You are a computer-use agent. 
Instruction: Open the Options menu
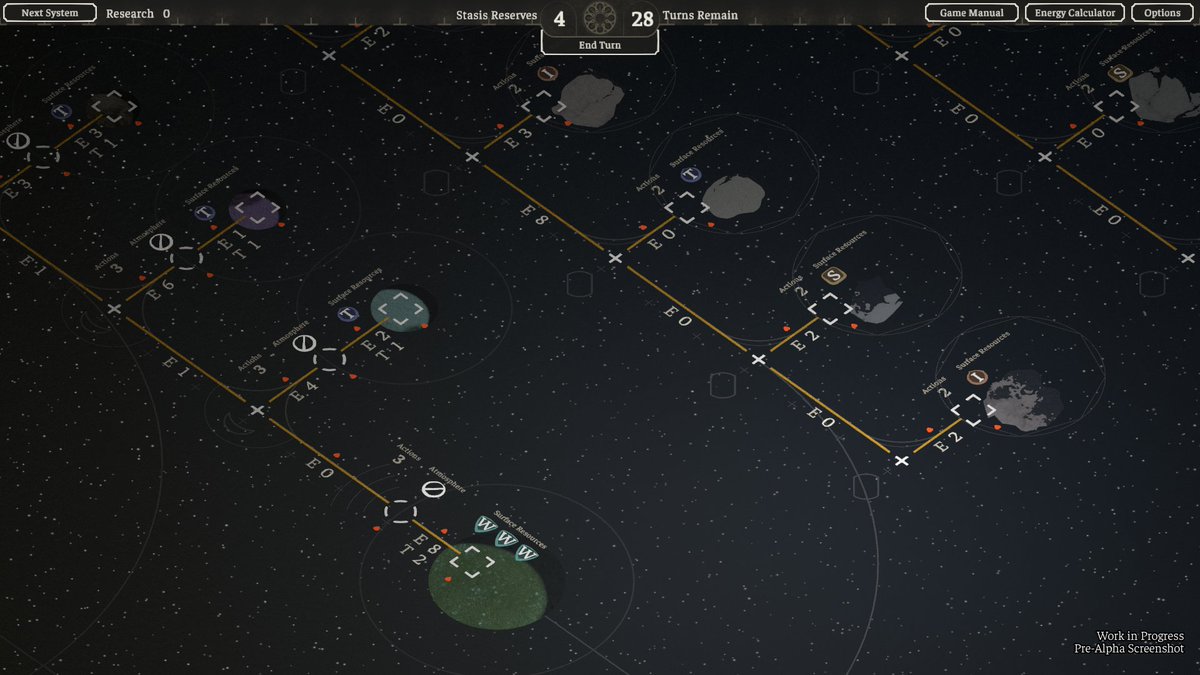click(x=1162, y=13)
